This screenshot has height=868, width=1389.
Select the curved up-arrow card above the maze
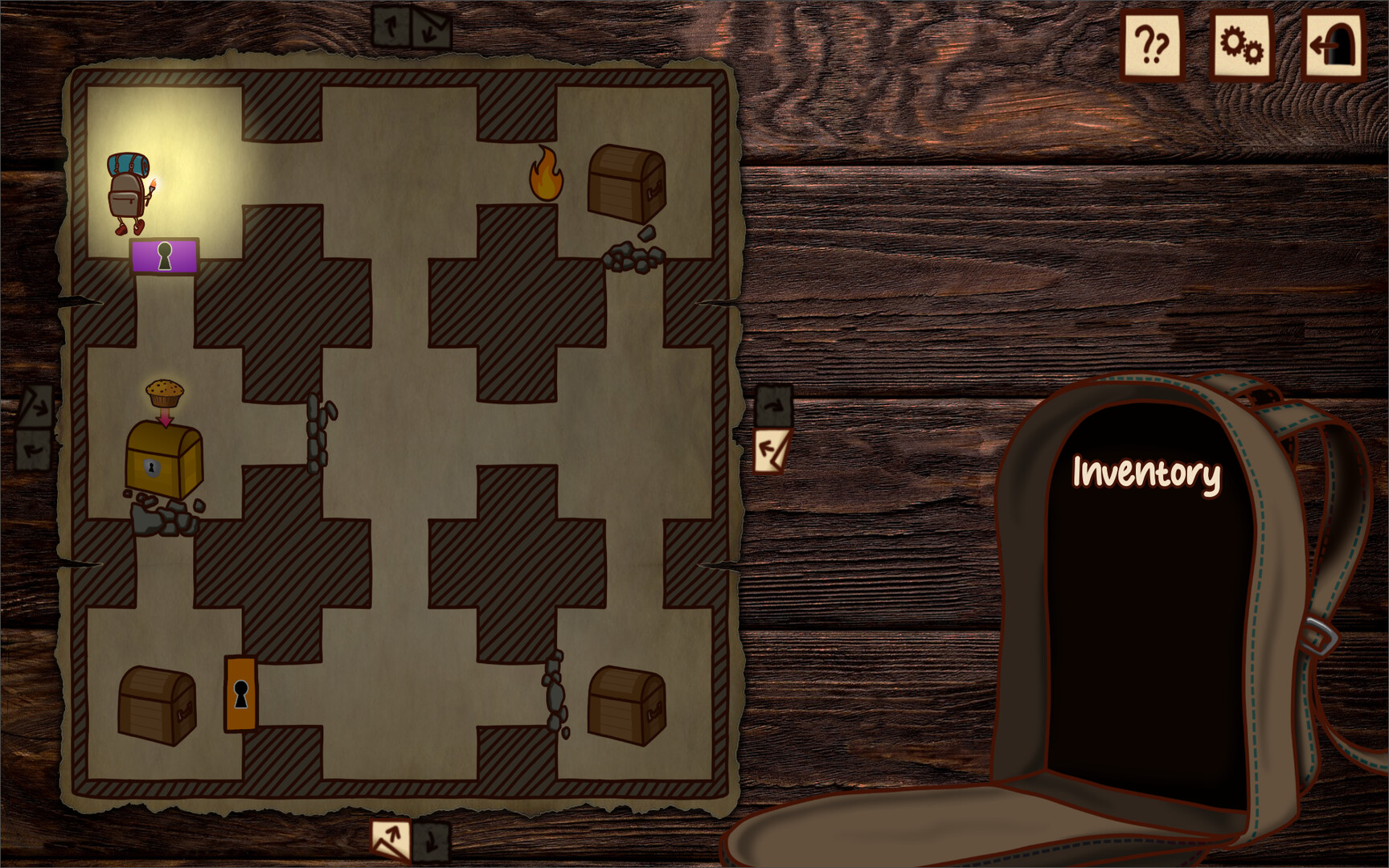[x=391, y=24]
